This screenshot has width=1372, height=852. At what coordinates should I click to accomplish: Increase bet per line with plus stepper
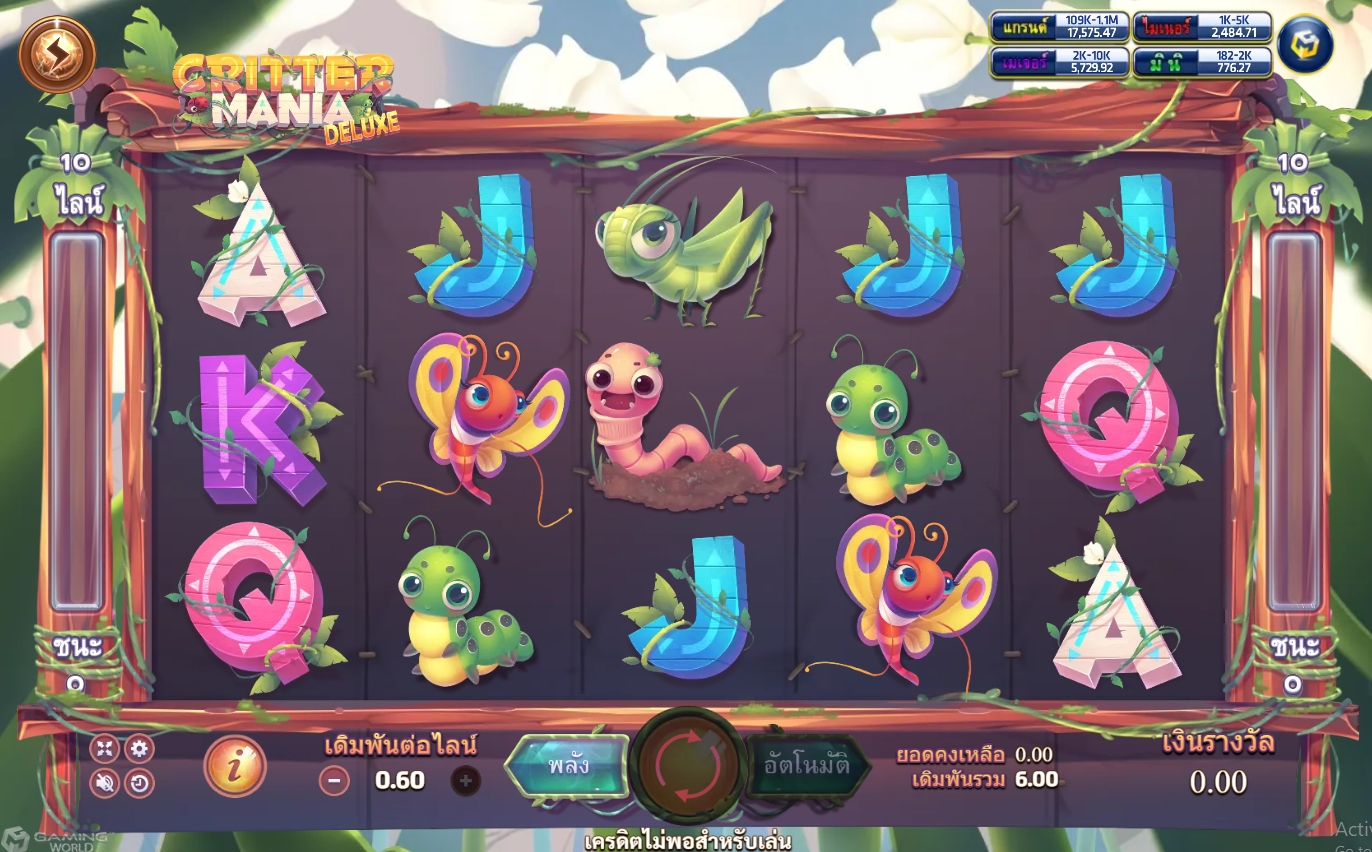tap(465, 779)
